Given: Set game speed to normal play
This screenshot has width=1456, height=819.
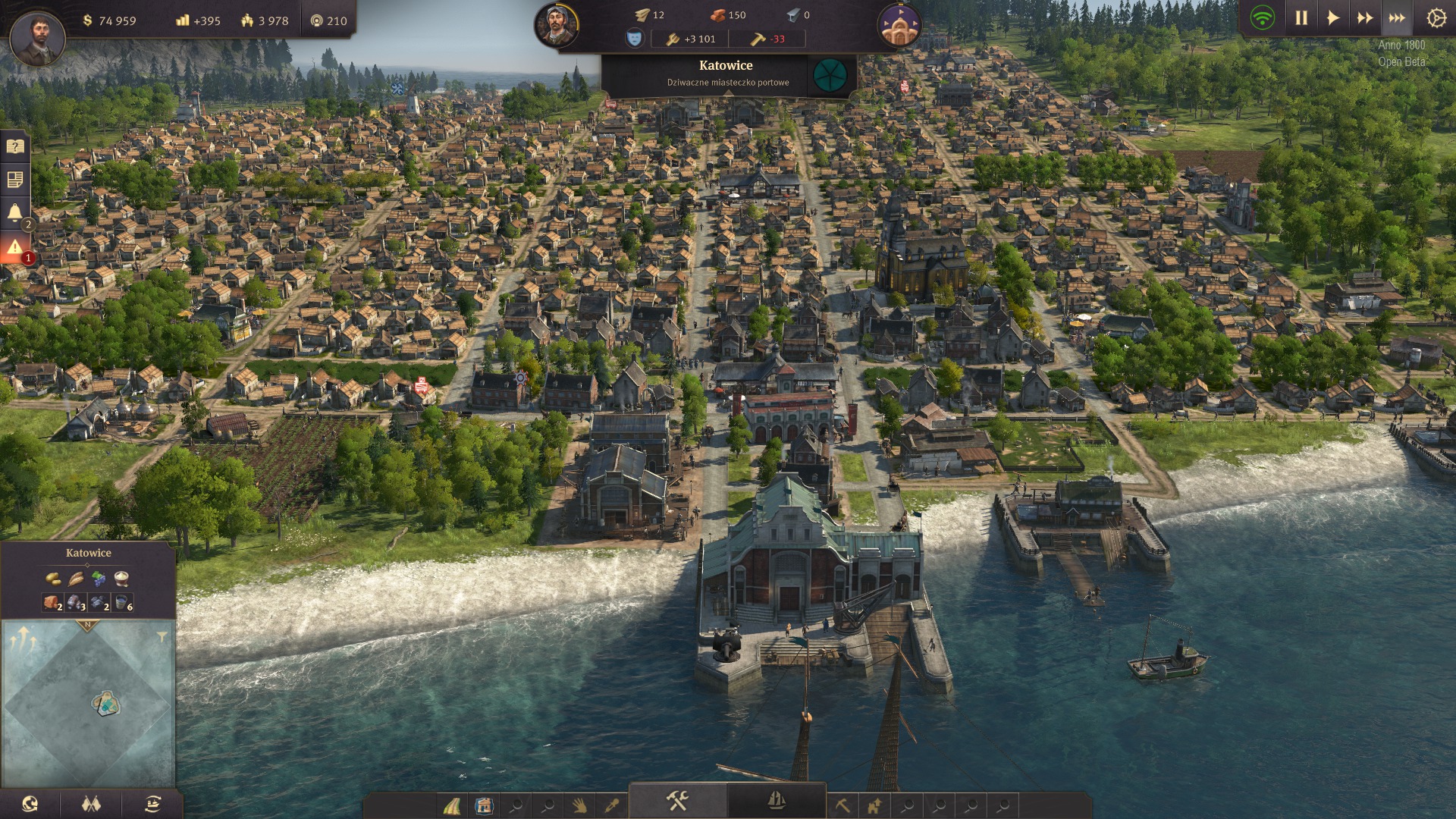Looking at the screenshot, I should pyautogui.click(x=1333, y=18).
